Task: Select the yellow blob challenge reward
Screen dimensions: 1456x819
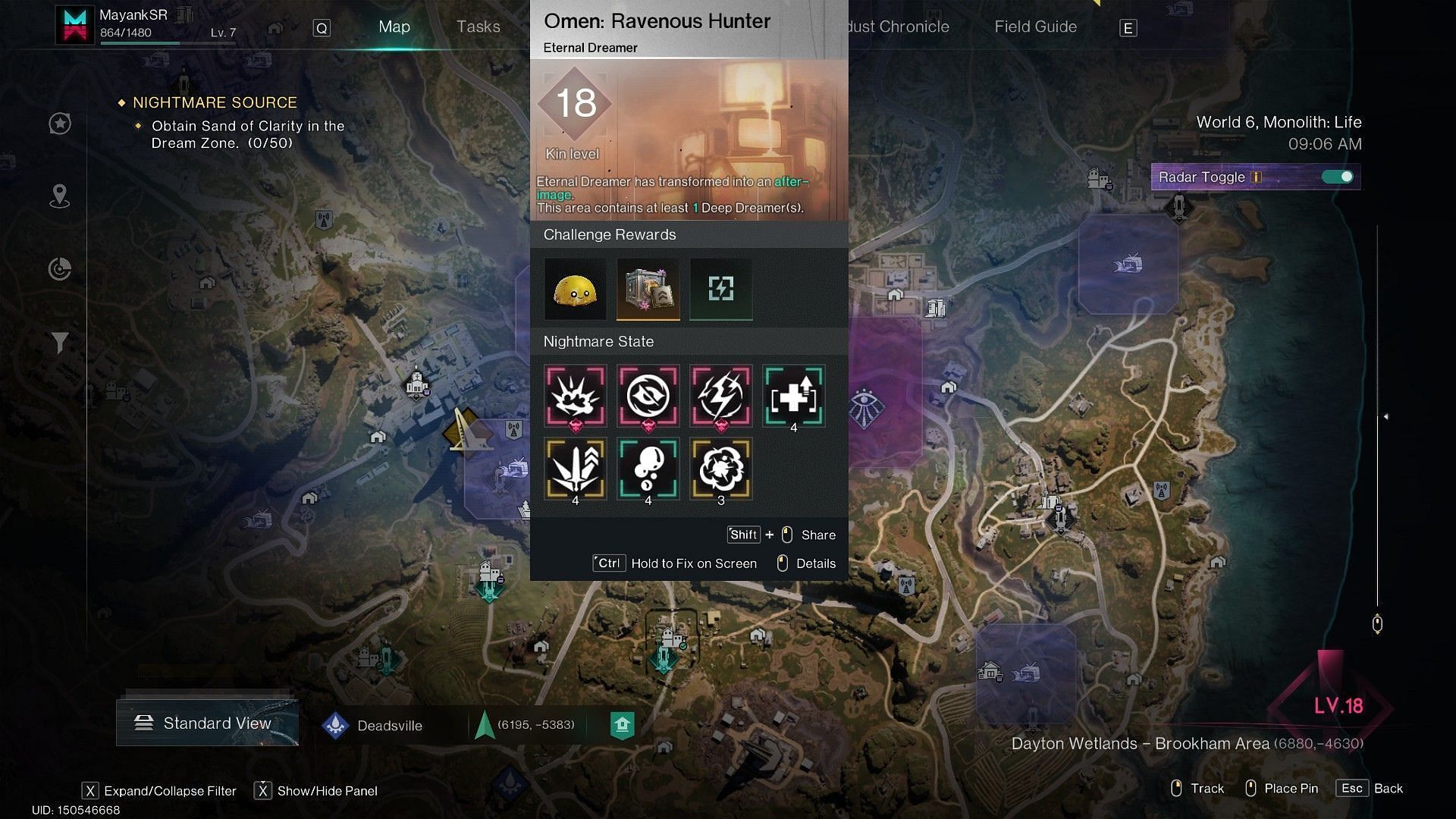Action: tap(575, 289)
